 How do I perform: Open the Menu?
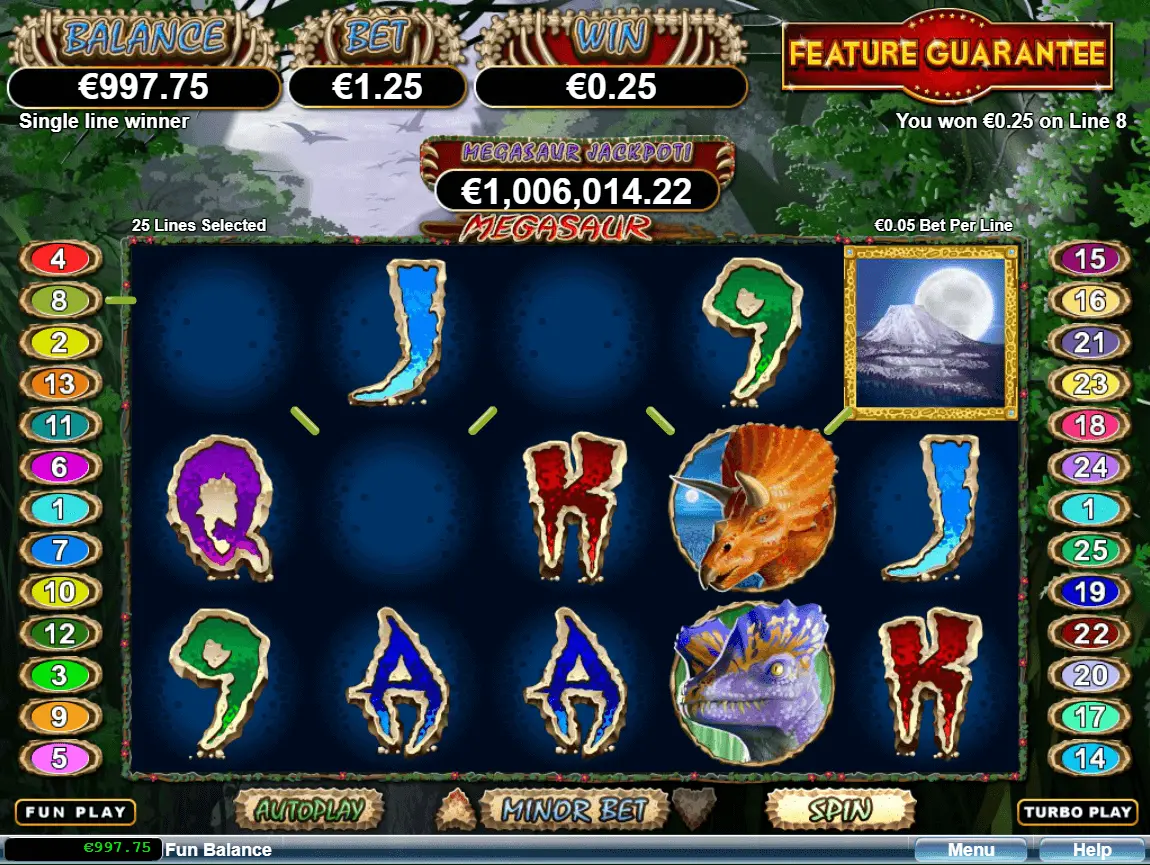coord(971,850)
